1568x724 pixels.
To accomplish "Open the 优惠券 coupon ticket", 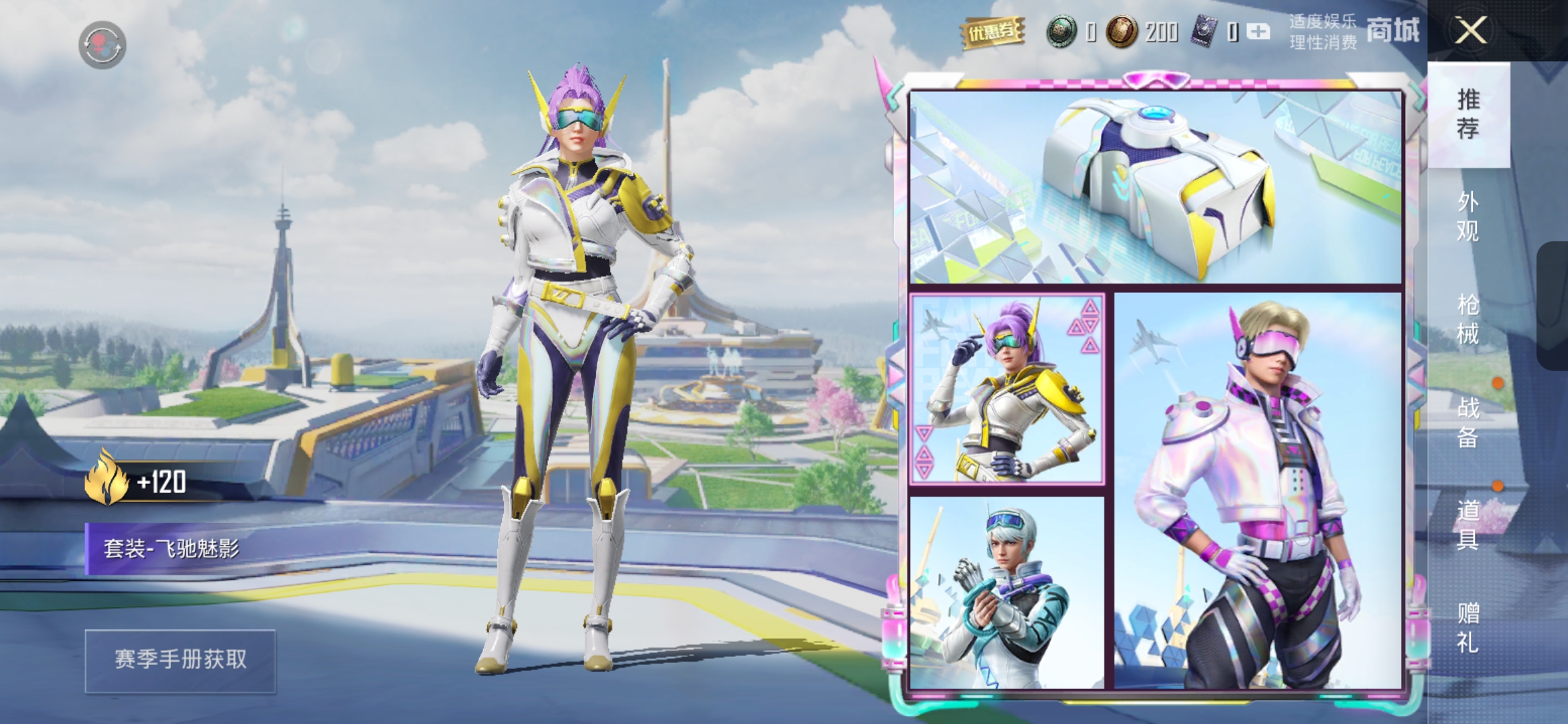I will [992, 32].
